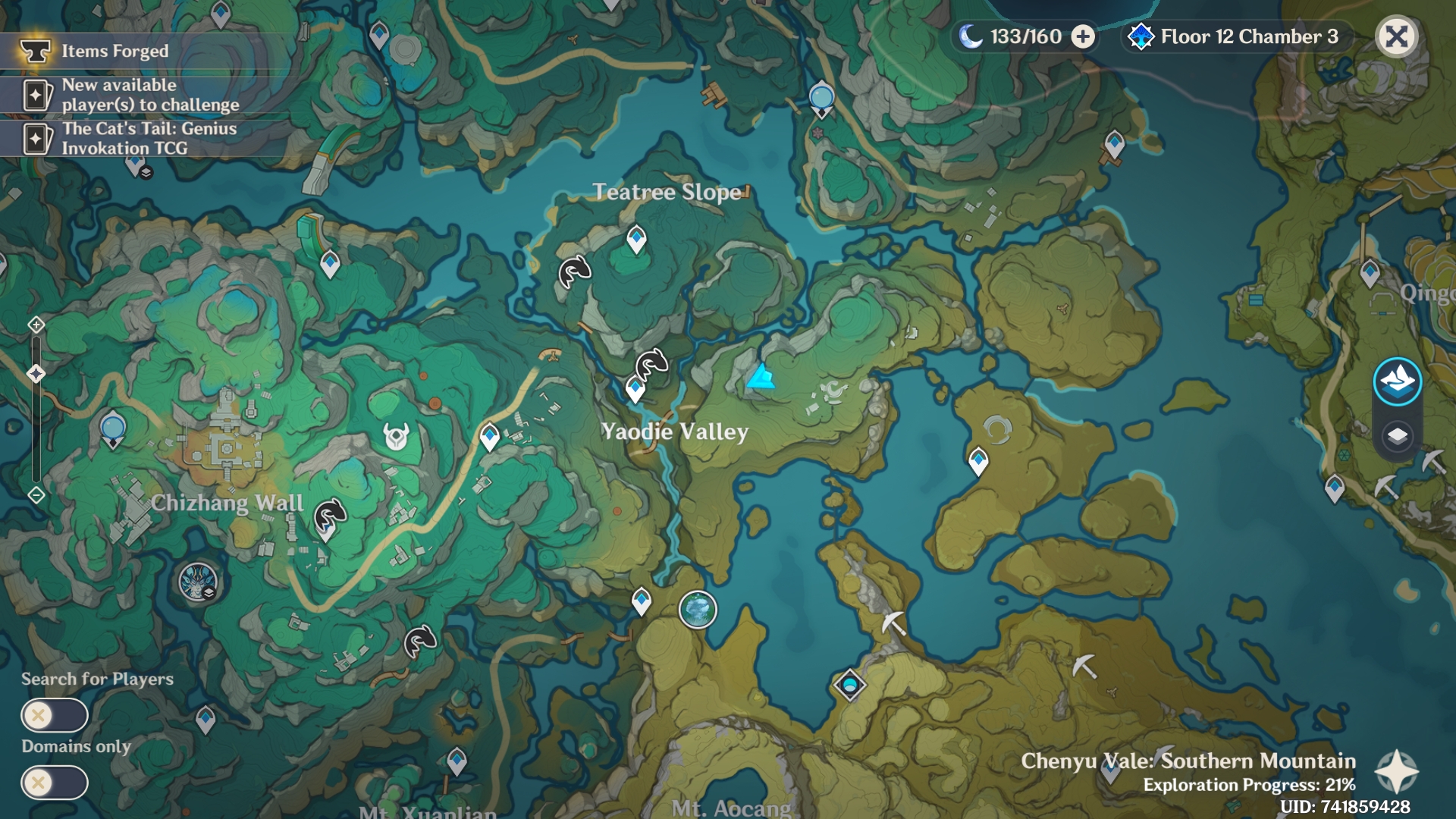The image size is (1456, 819).
Task: Click the plus button next to the resin counter
Action: [1082, 35]
